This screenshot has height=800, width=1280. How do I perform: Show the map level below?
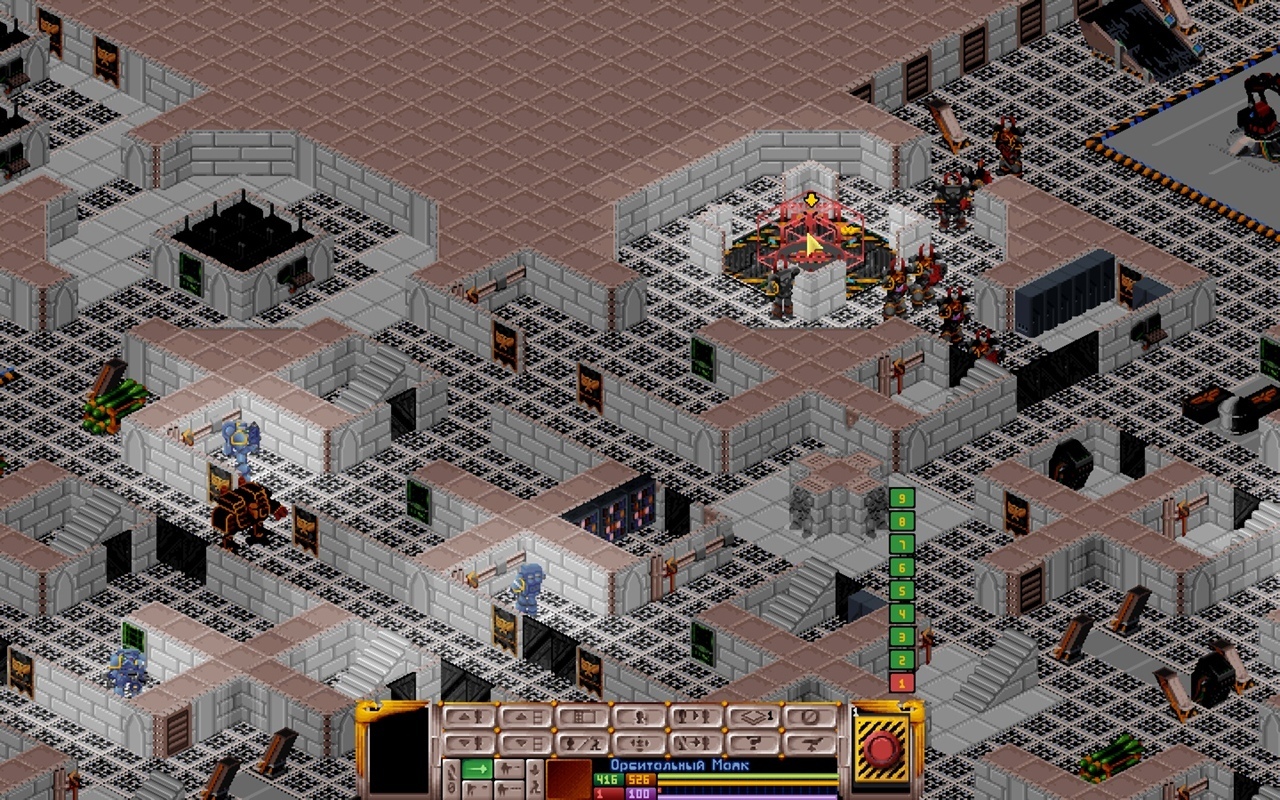[x=525, y=743]
